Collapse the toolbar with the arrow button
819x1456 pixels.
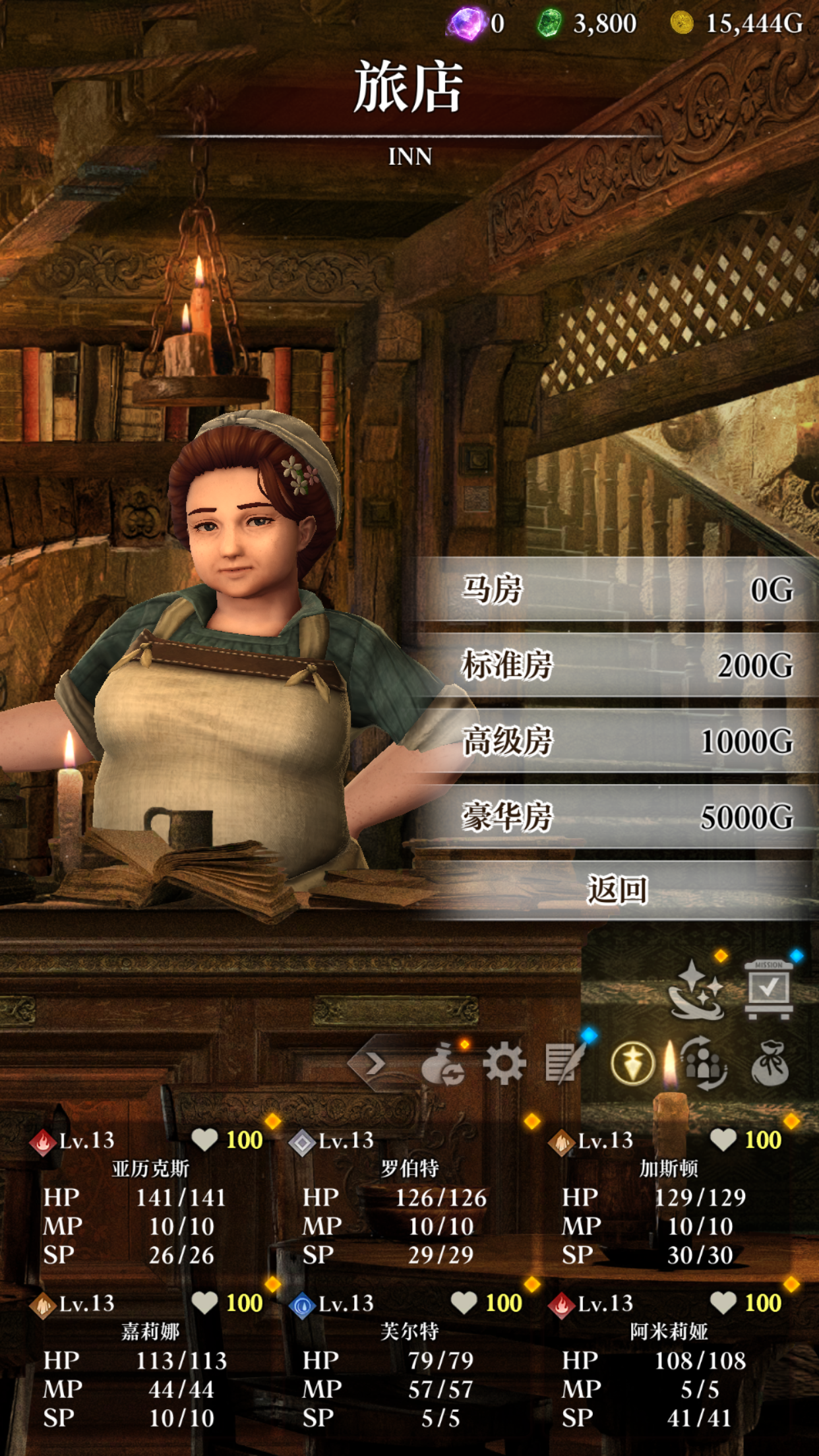tap(375, 1063)
